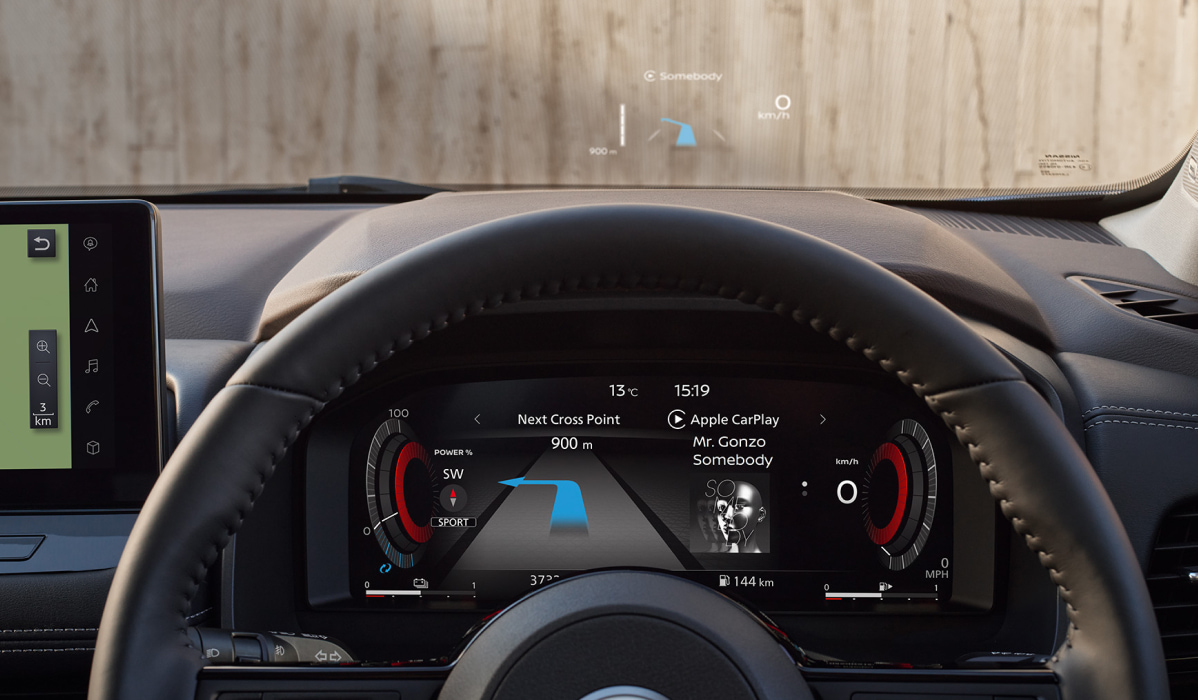1198x700 pixels.
Task: Click the Apple CarPlay play icon
Action: click(x=677, y=420)
